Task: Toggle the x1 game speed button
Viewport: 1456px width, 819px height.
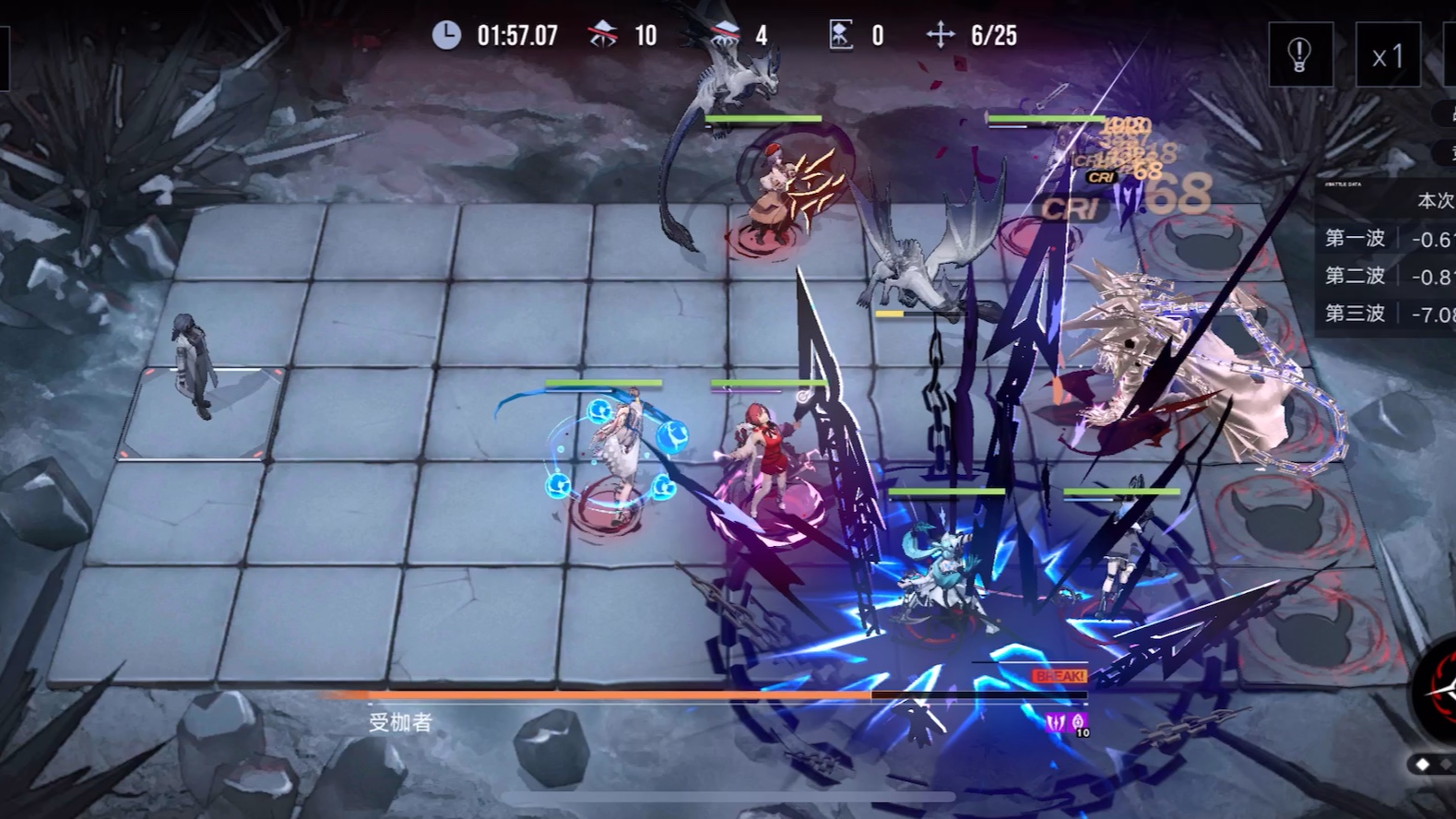Action: pos(1387,55)
